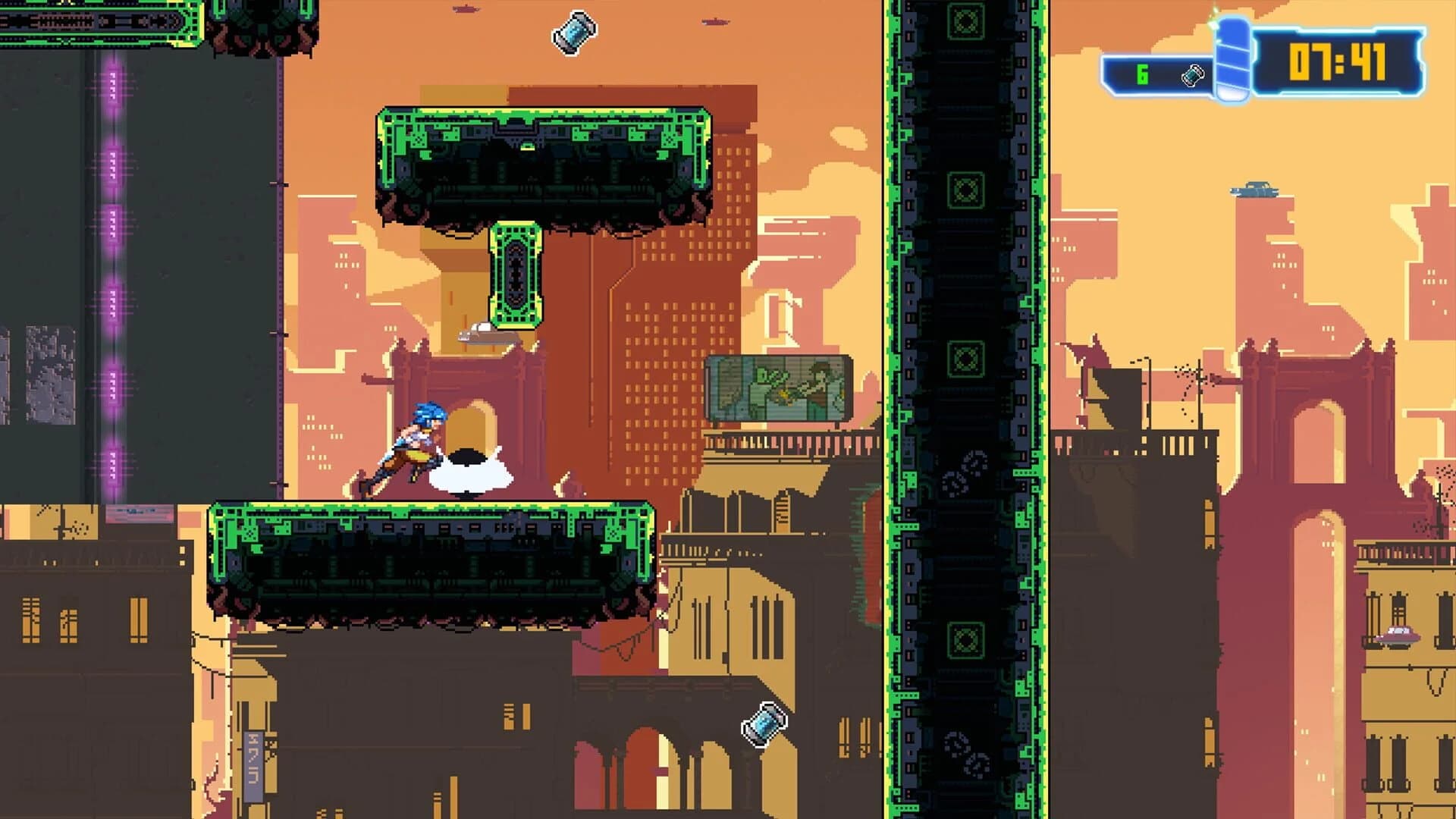1456x819 pixels.
Task: Click the blue battery energy gauge
Action: [1232, 57]
